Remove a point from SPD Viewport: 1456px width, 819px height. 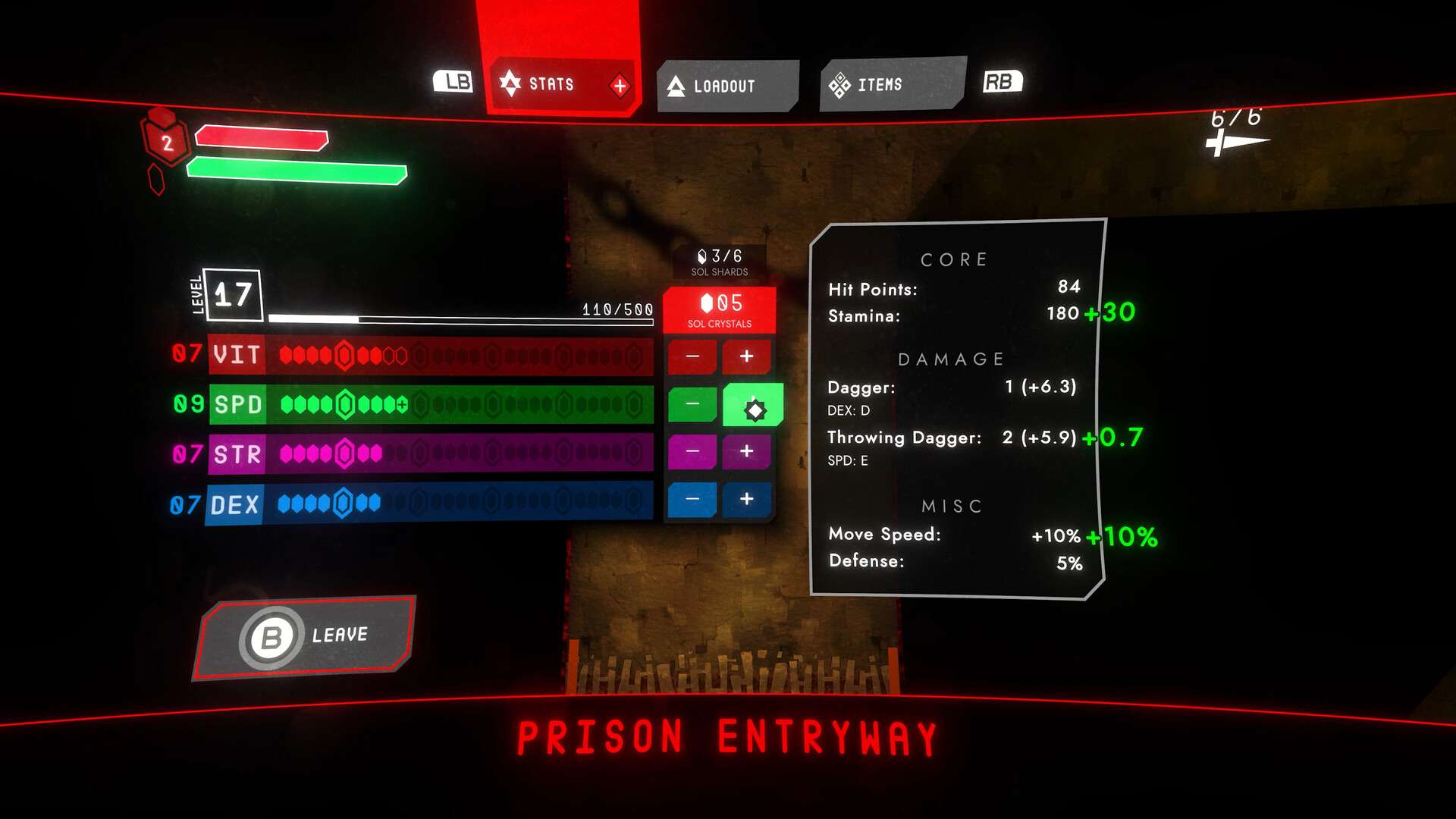[692, 404]
